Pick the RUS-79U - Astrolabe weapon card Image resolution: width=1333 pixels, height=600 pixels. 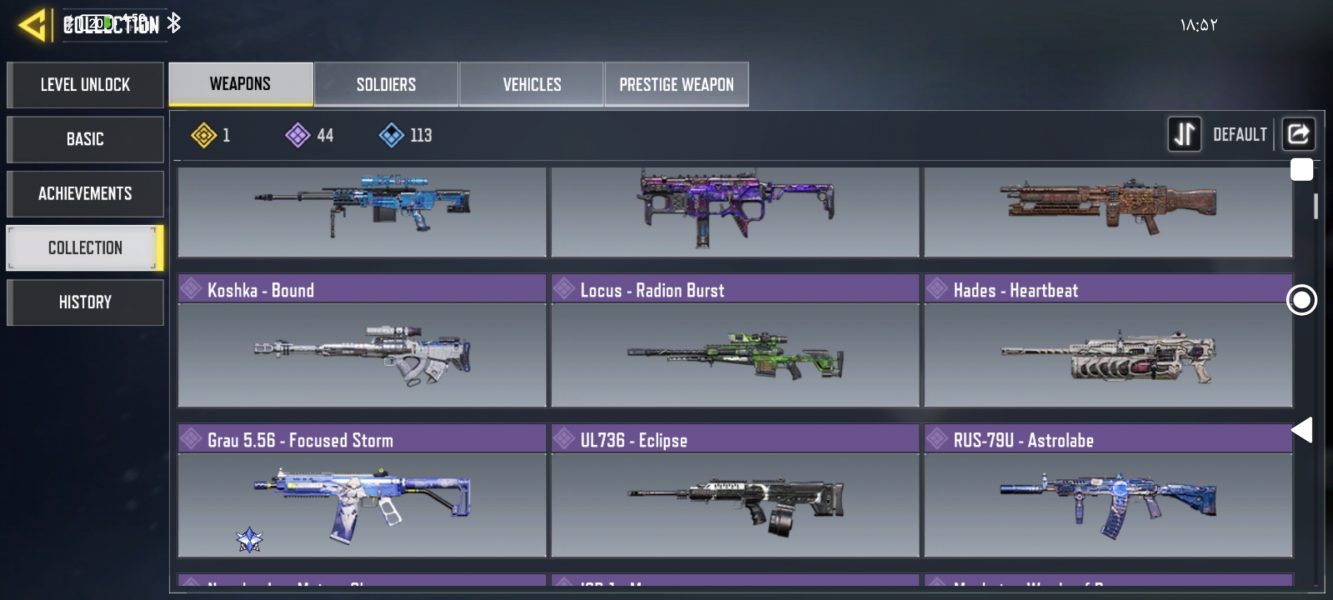click(1108, 491)
